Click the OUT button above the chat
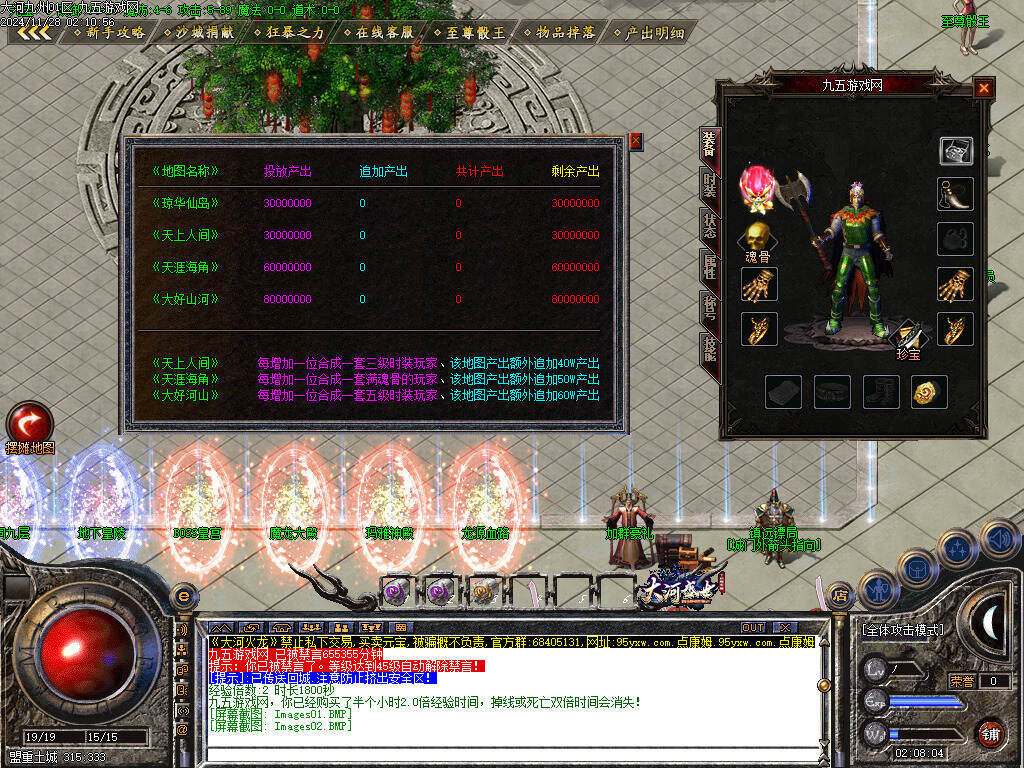Image resolution: width=1024 pixels, height=768 pixels. (753, 627)
